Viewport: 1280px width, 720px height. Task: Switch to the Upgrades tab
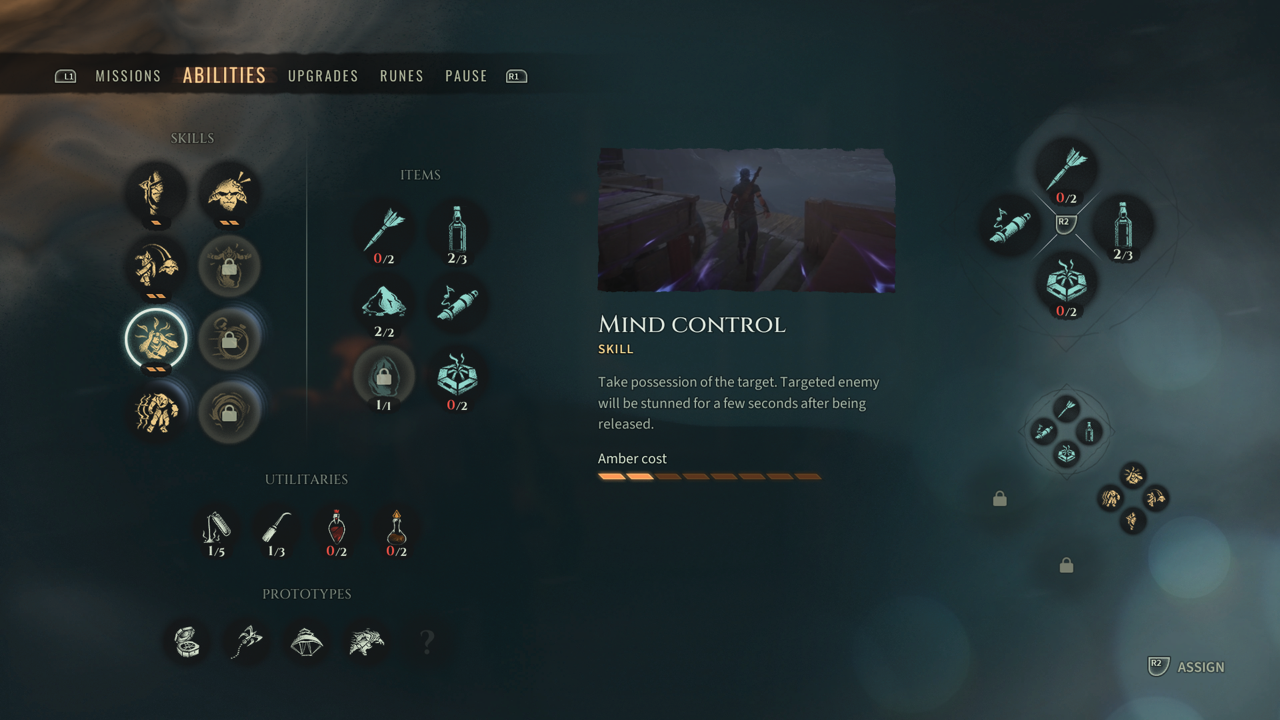(x=323, y=76)
